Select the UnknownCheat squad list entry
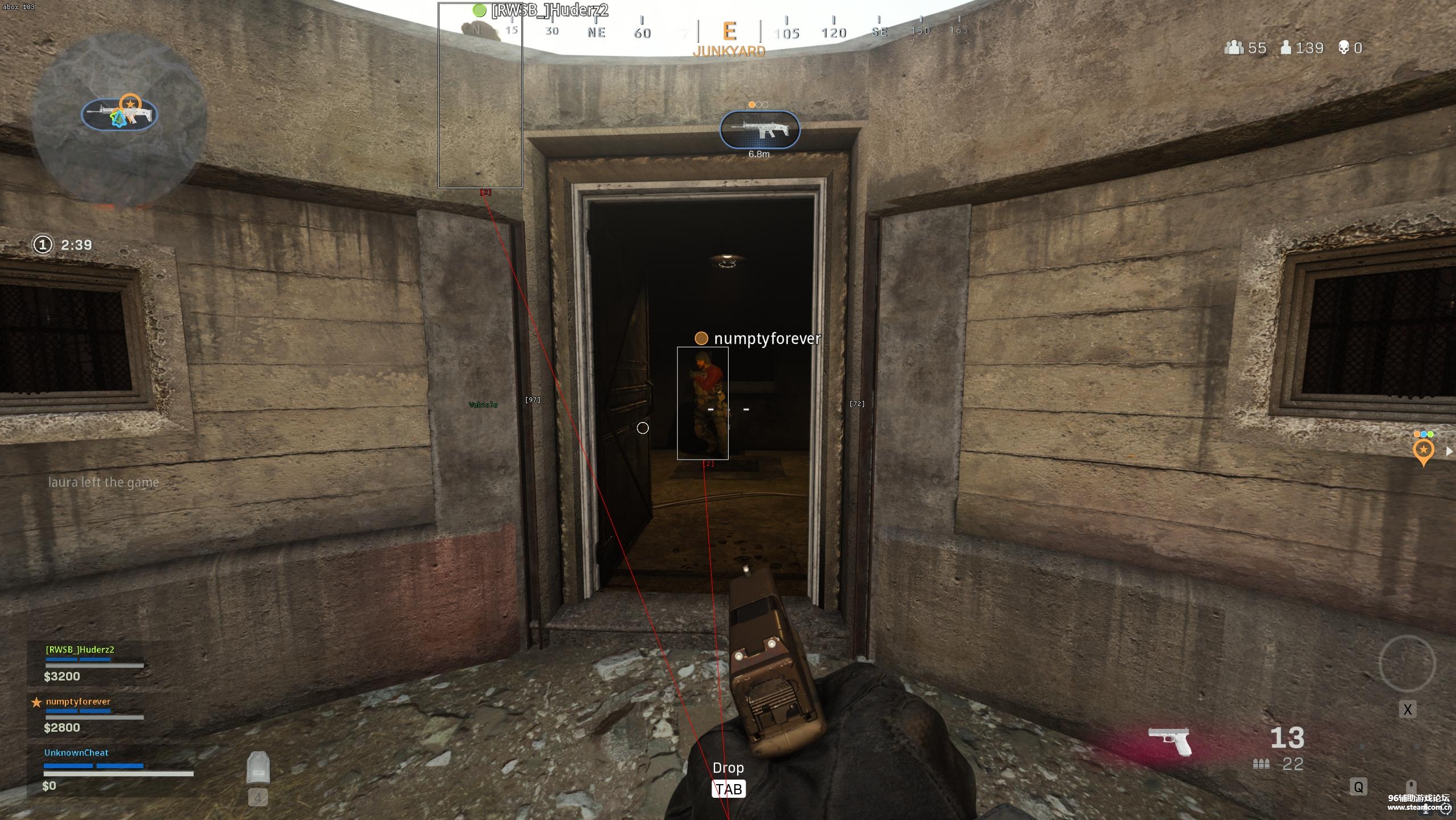Image resolution: width=1456 pixels, height=820 pixels. (x=76, y=753)
